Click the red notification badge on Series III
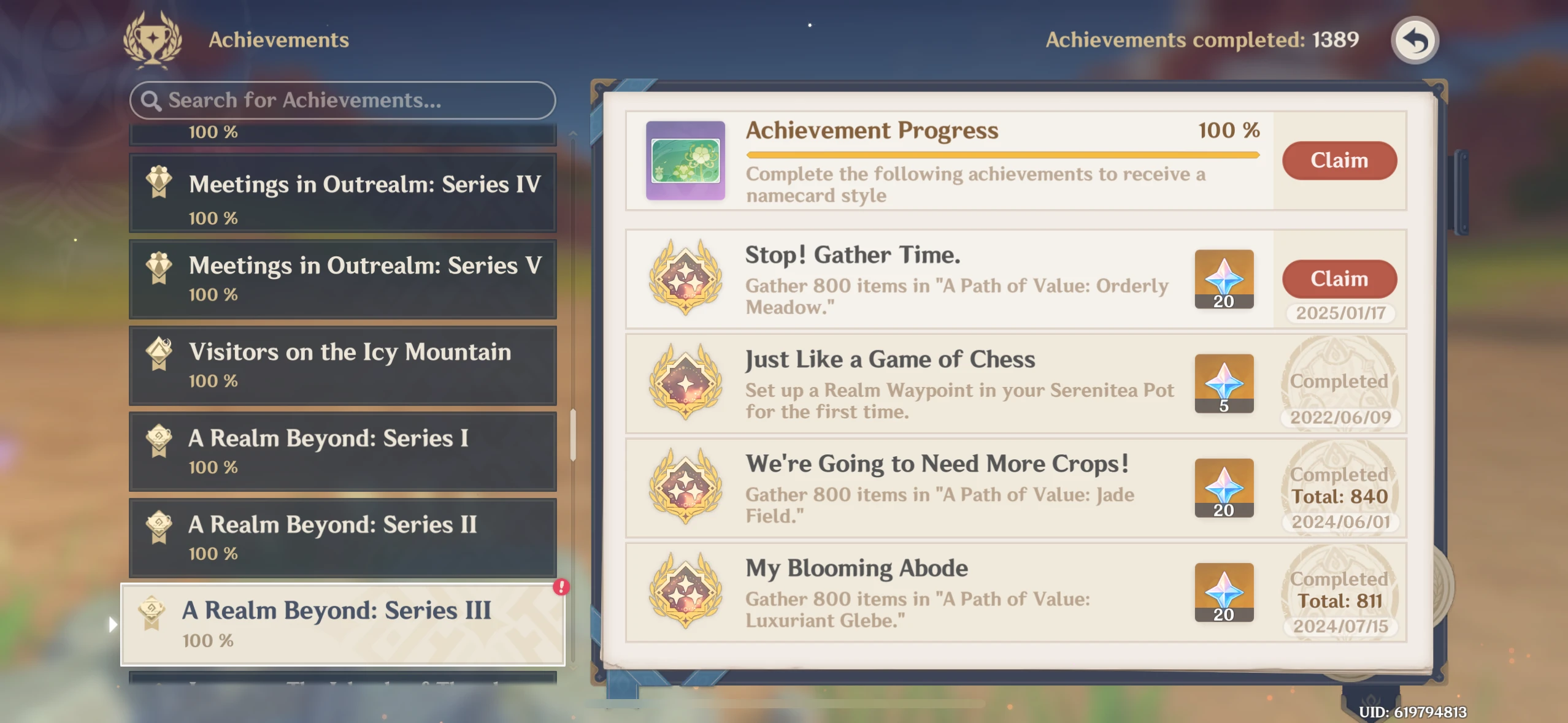This screenshot has height=723, width=1568. click(560, 588)
